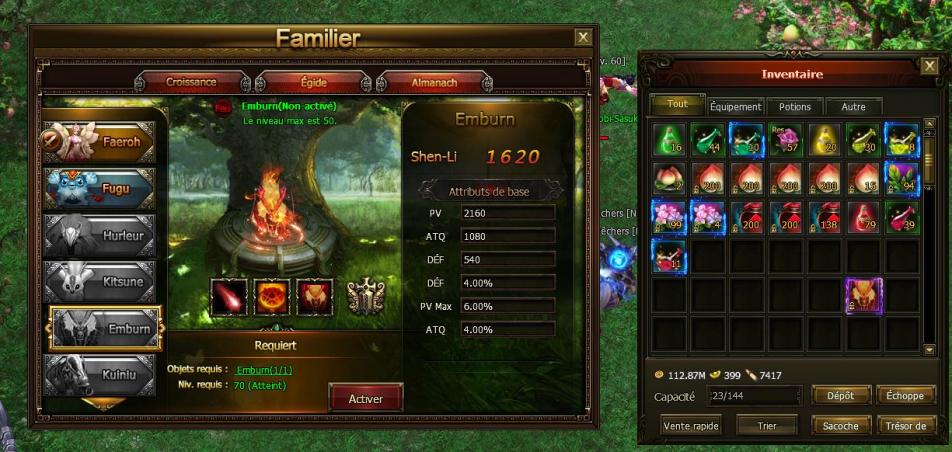Close the Inventaire panel
This screenshot has width=952, height=452.
[929, 67]
